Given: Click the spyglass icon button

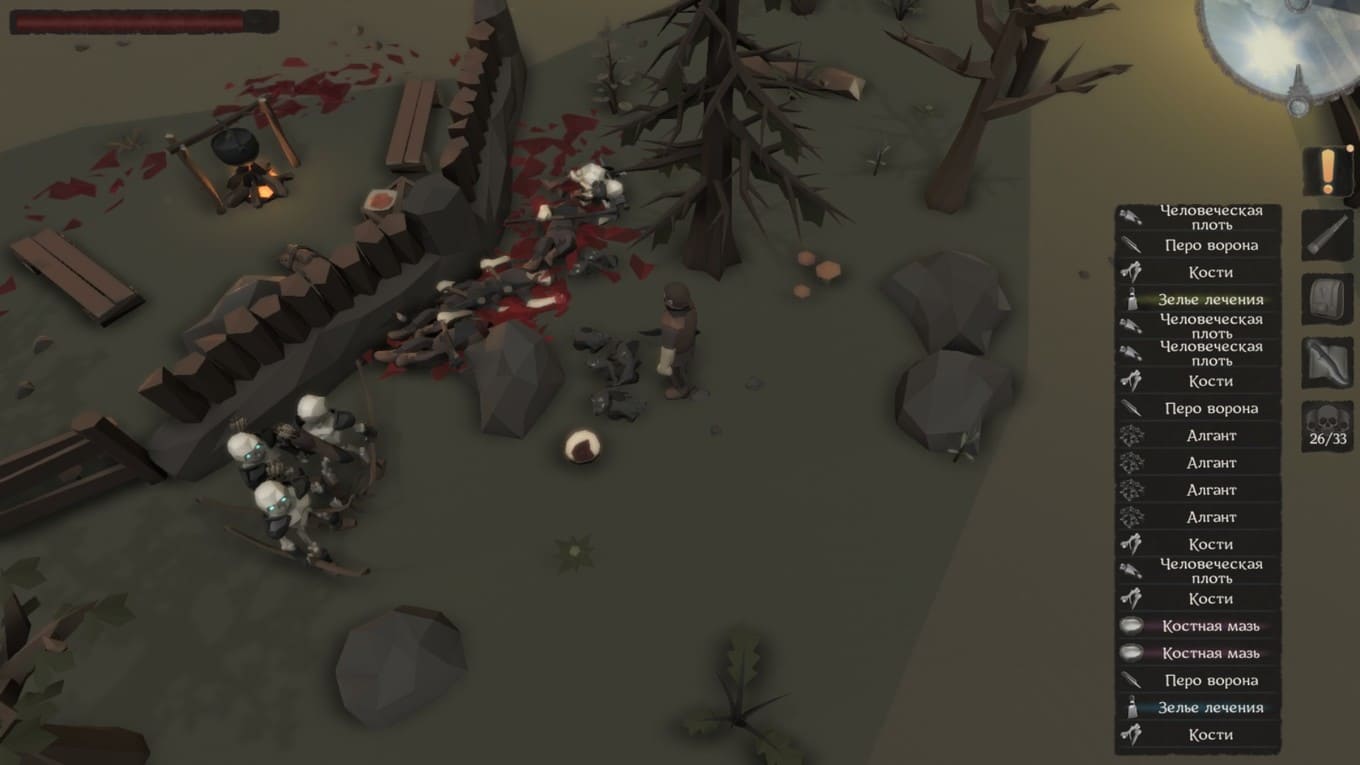Looking at the screenshot, I should click(x=1327, y=236).
